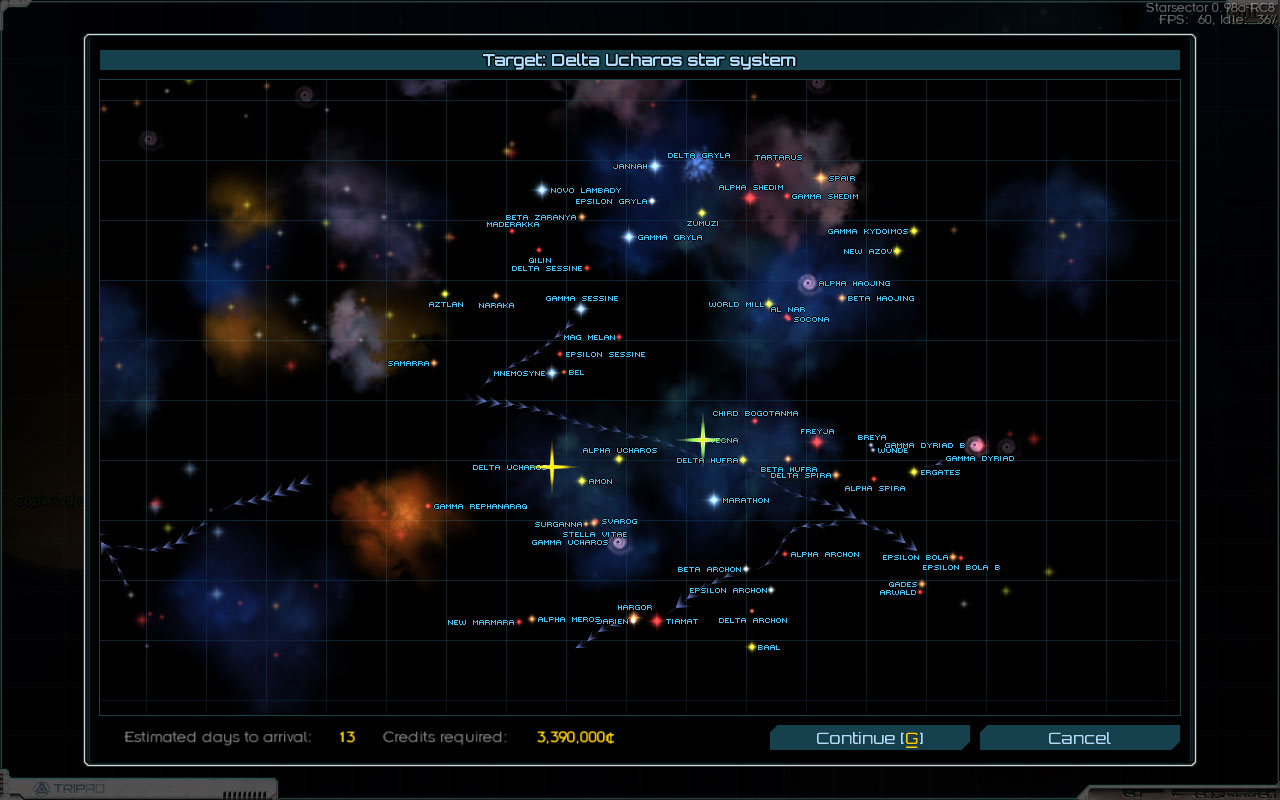Pick the Spair star system

tap(821, 178)
